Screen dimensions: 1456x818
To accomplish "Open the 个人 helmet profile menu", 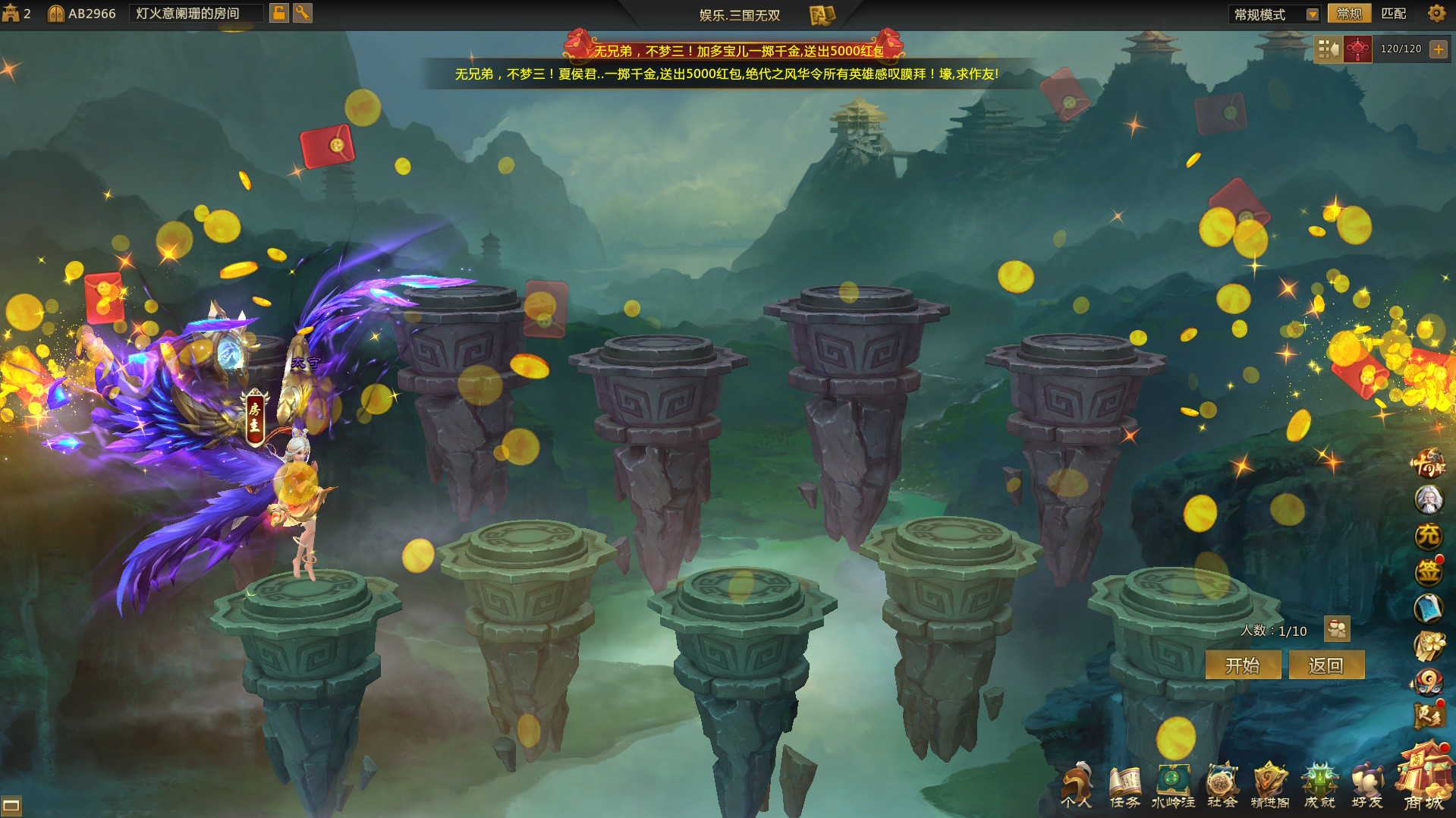I will coord(1076,787).
